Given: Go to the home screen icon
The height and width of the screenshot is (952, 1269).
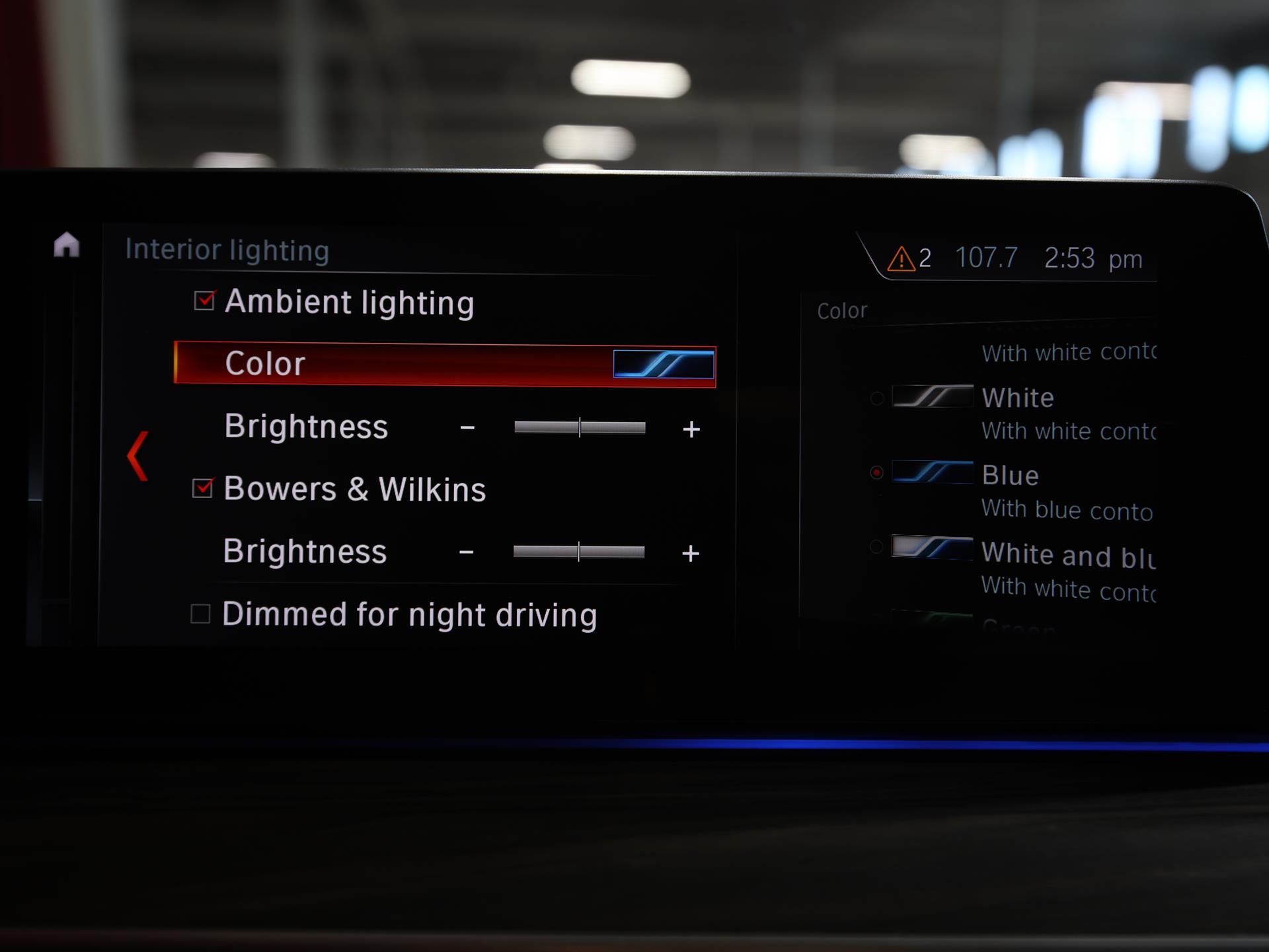Looking at the screenshot, I should 66,245.
